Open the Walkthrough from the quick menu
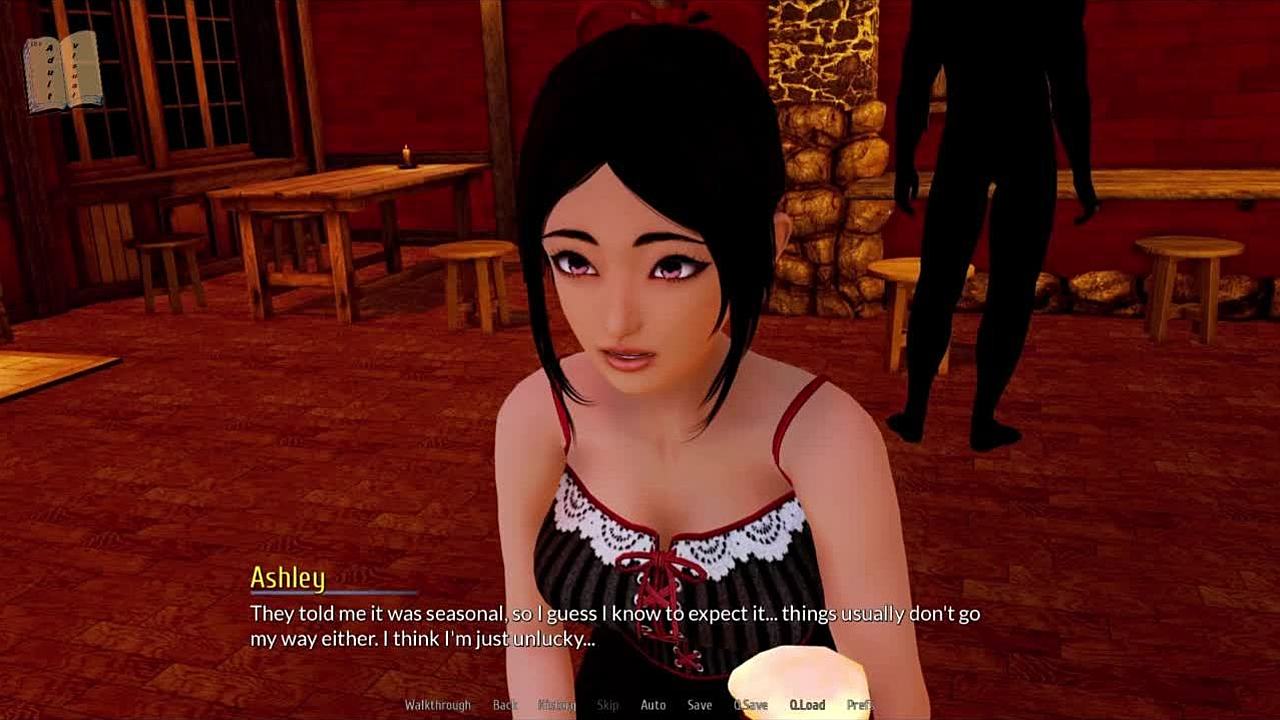This screenshot has width=1280, height=720. click(x=437, y=705)
